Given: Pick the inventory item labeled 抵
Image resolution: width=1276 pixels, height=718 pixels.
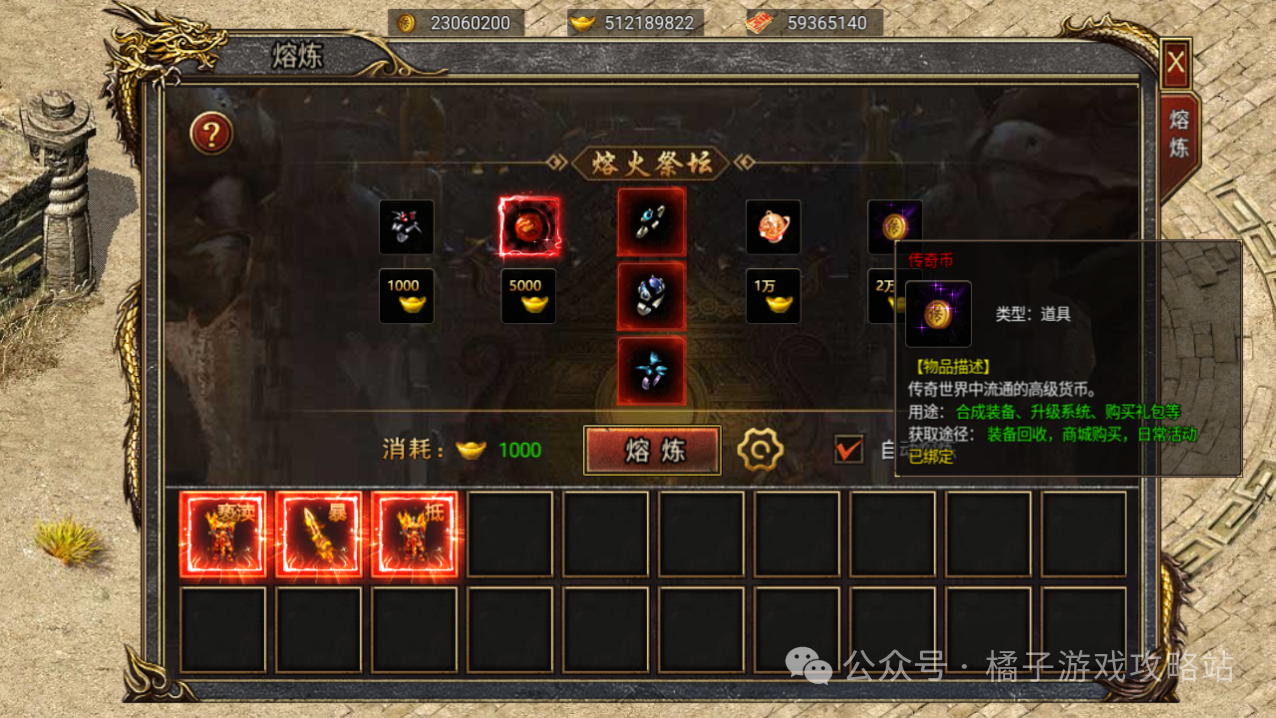Looking at the screenshot, I should 415,535.
